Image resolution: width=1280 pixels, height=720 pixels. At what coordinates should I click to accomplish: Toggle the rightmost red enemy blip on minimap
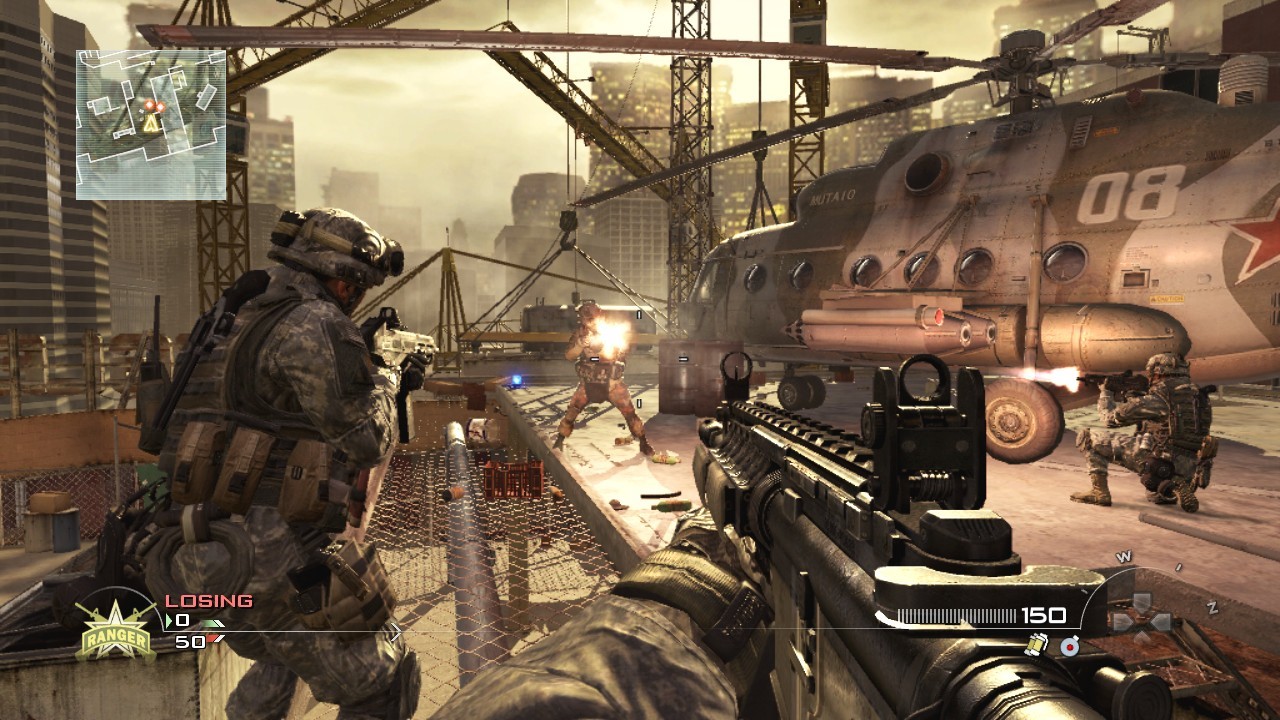(x=161, y=107)
